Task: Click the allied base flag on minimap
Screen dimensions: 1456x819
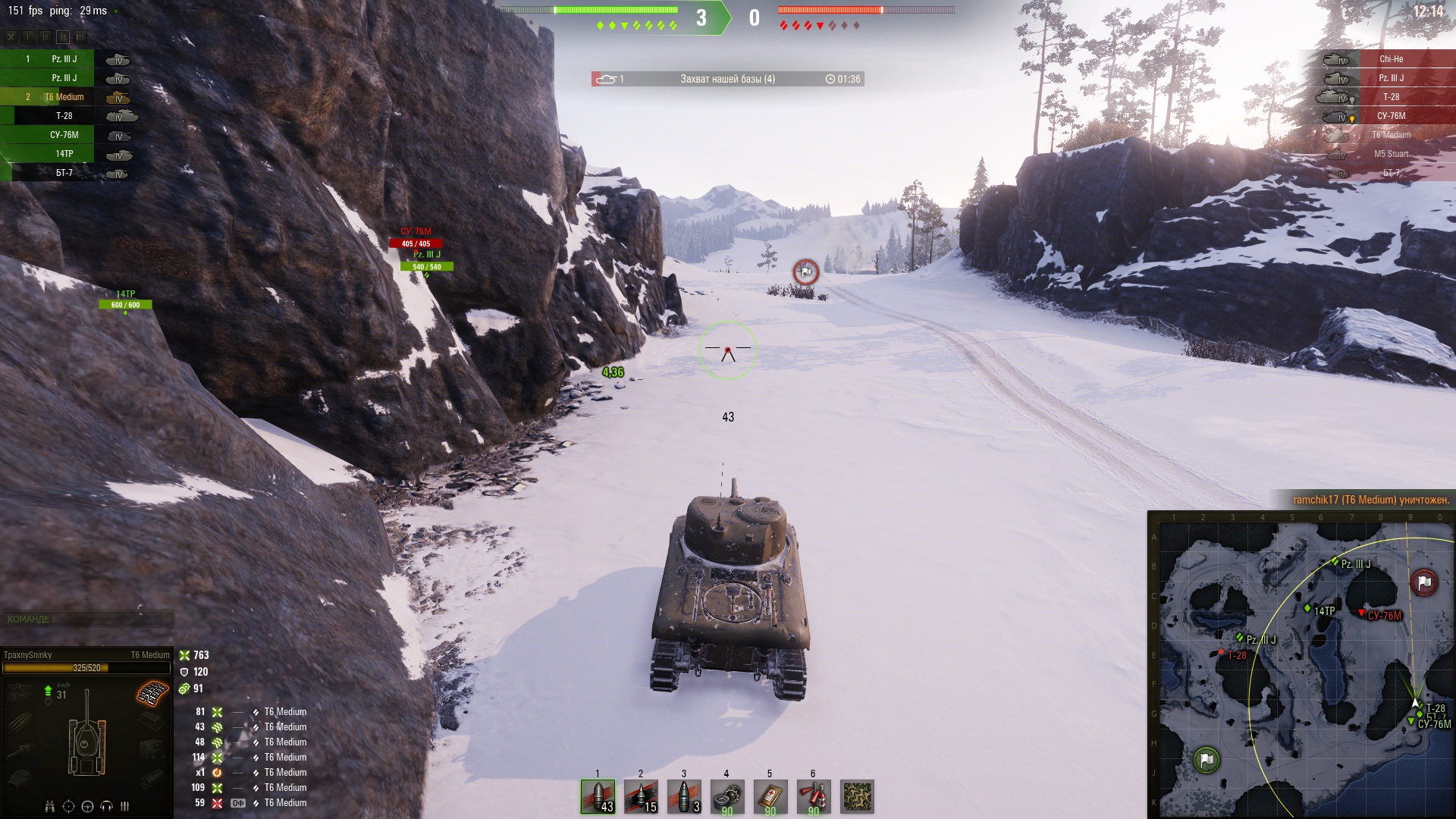Action: pos(1206,759)
